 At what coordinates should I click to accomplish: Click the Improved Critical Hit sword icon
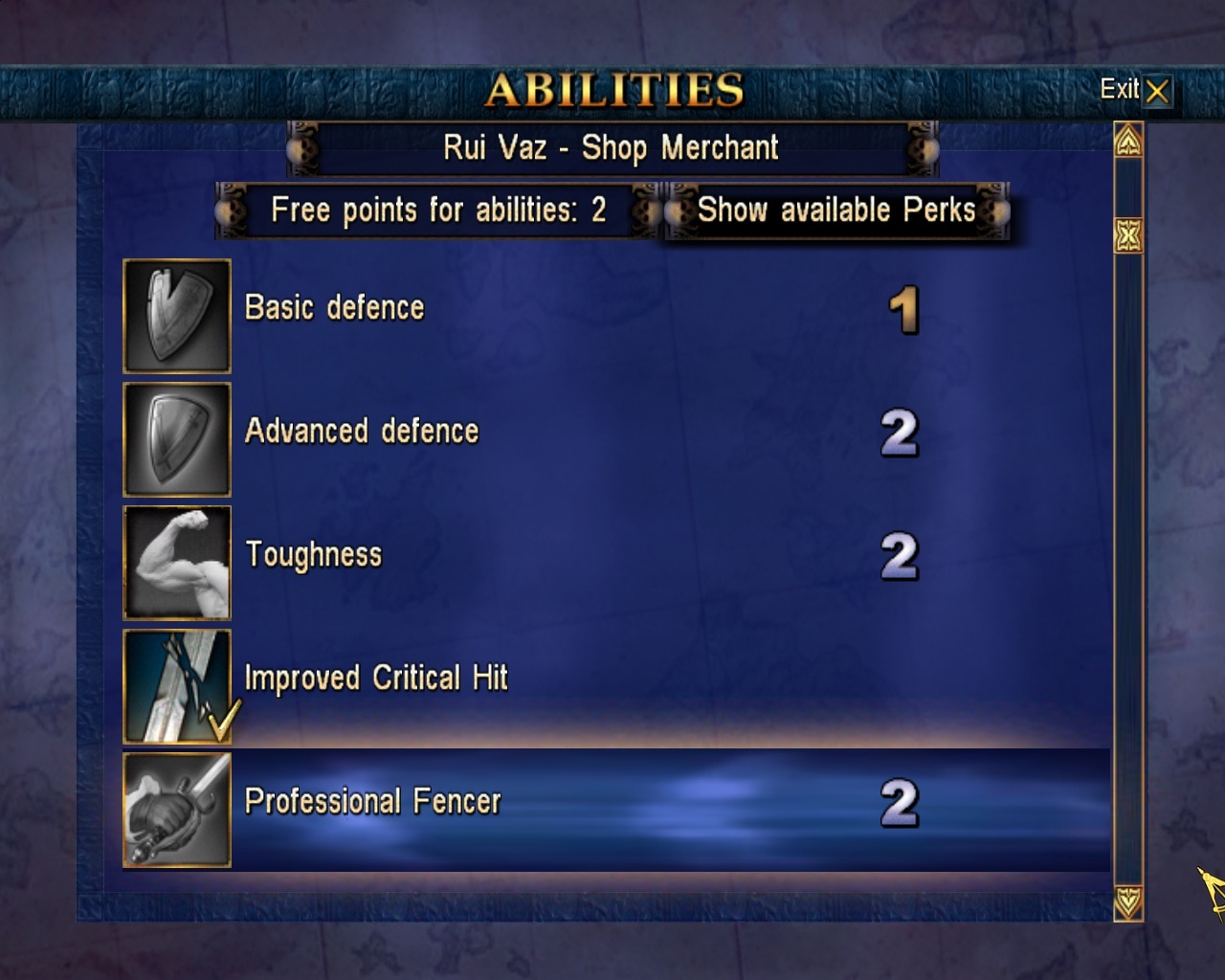click(x=177, y=686)
